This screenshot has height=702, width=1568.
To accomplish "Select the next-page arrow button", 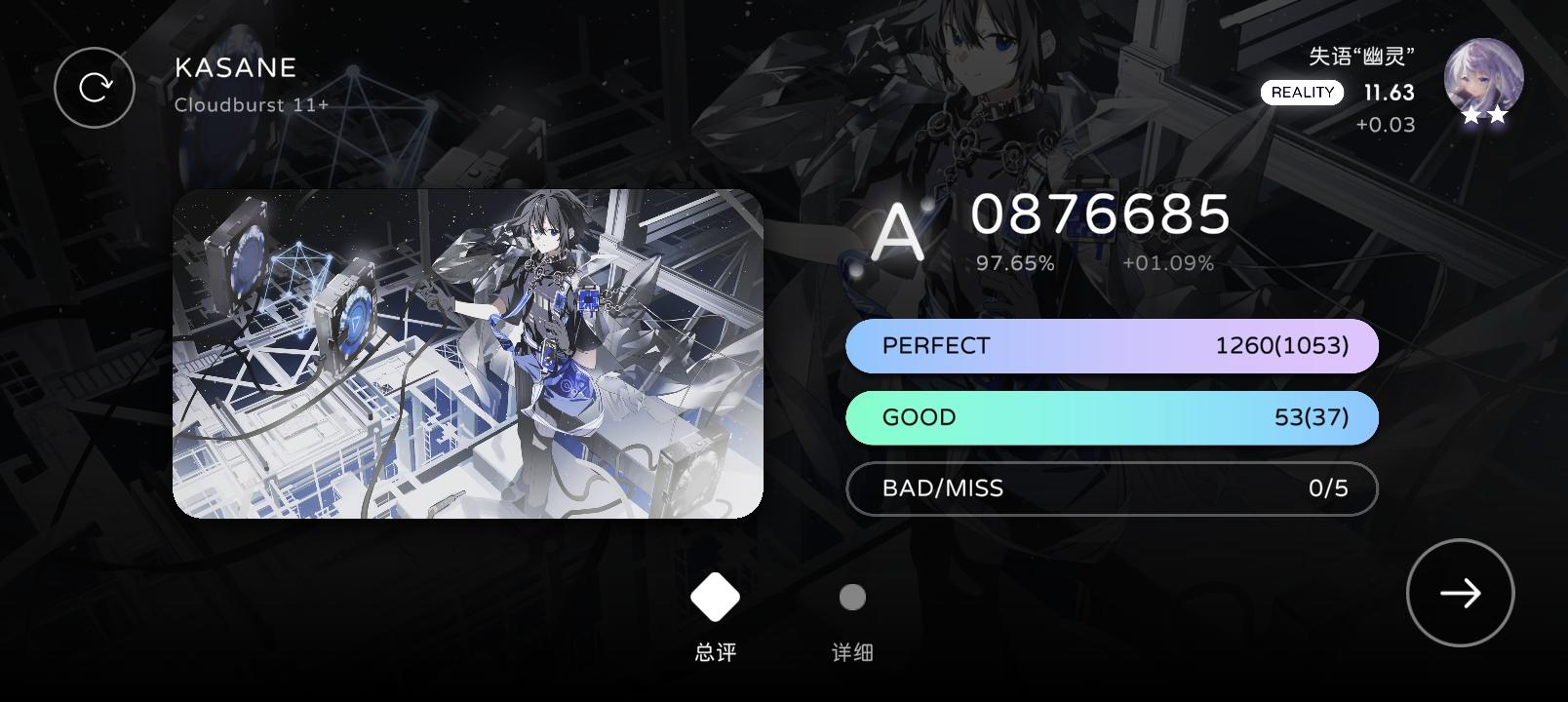I will pyautogui.click(x=1460, y=593).
